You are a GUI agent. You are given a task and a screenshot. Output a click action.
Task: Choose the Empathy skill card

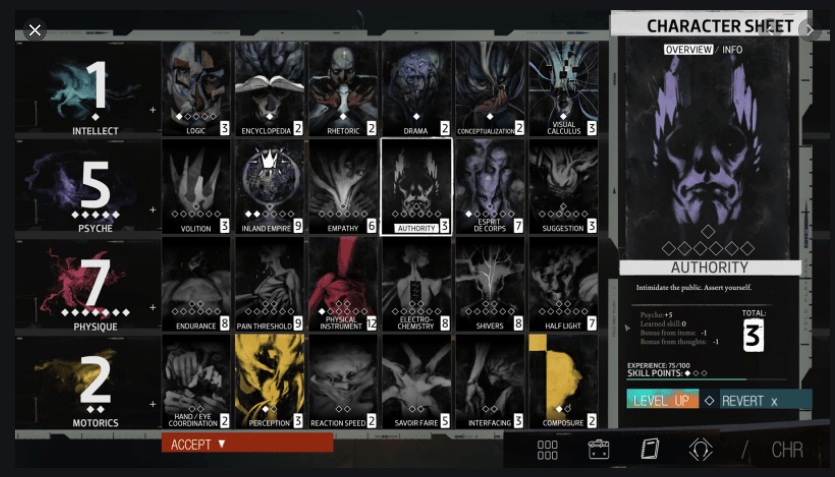tap(343, 186)
